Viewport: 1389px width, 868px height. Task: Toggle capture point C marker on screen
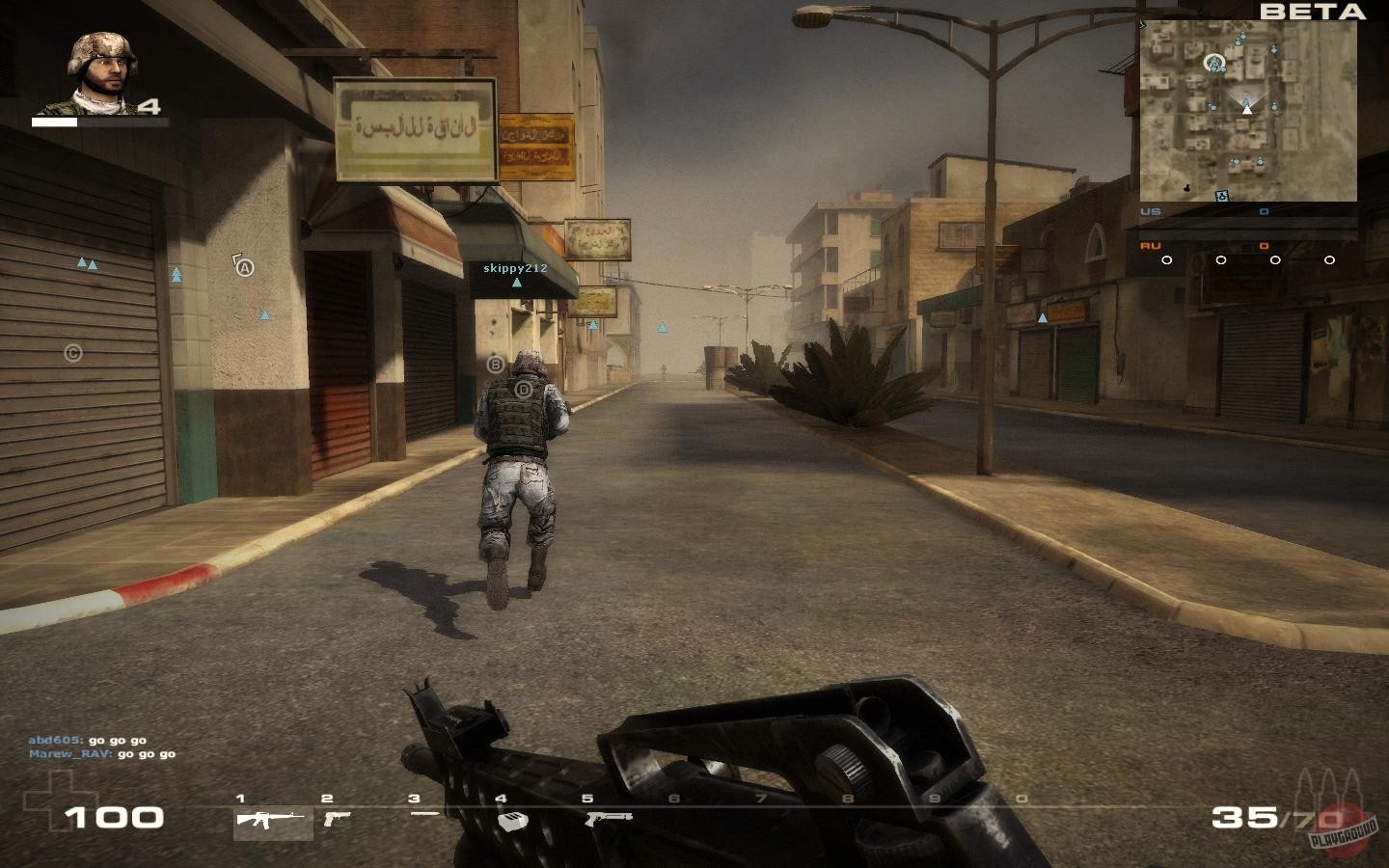click(x=71, y=353)
